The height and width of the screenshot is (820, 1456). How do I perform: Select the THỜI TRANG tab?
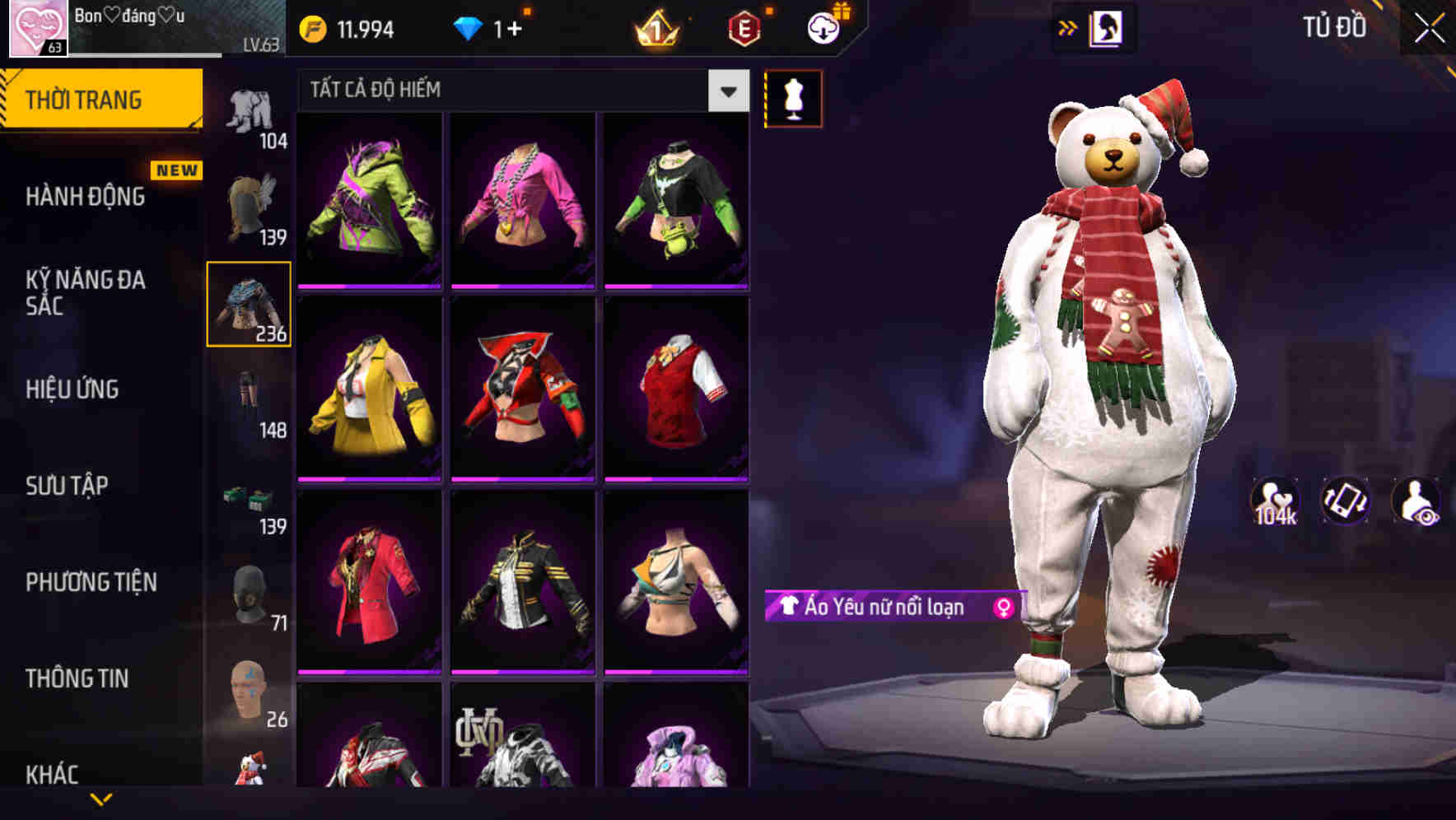(85, 99)
